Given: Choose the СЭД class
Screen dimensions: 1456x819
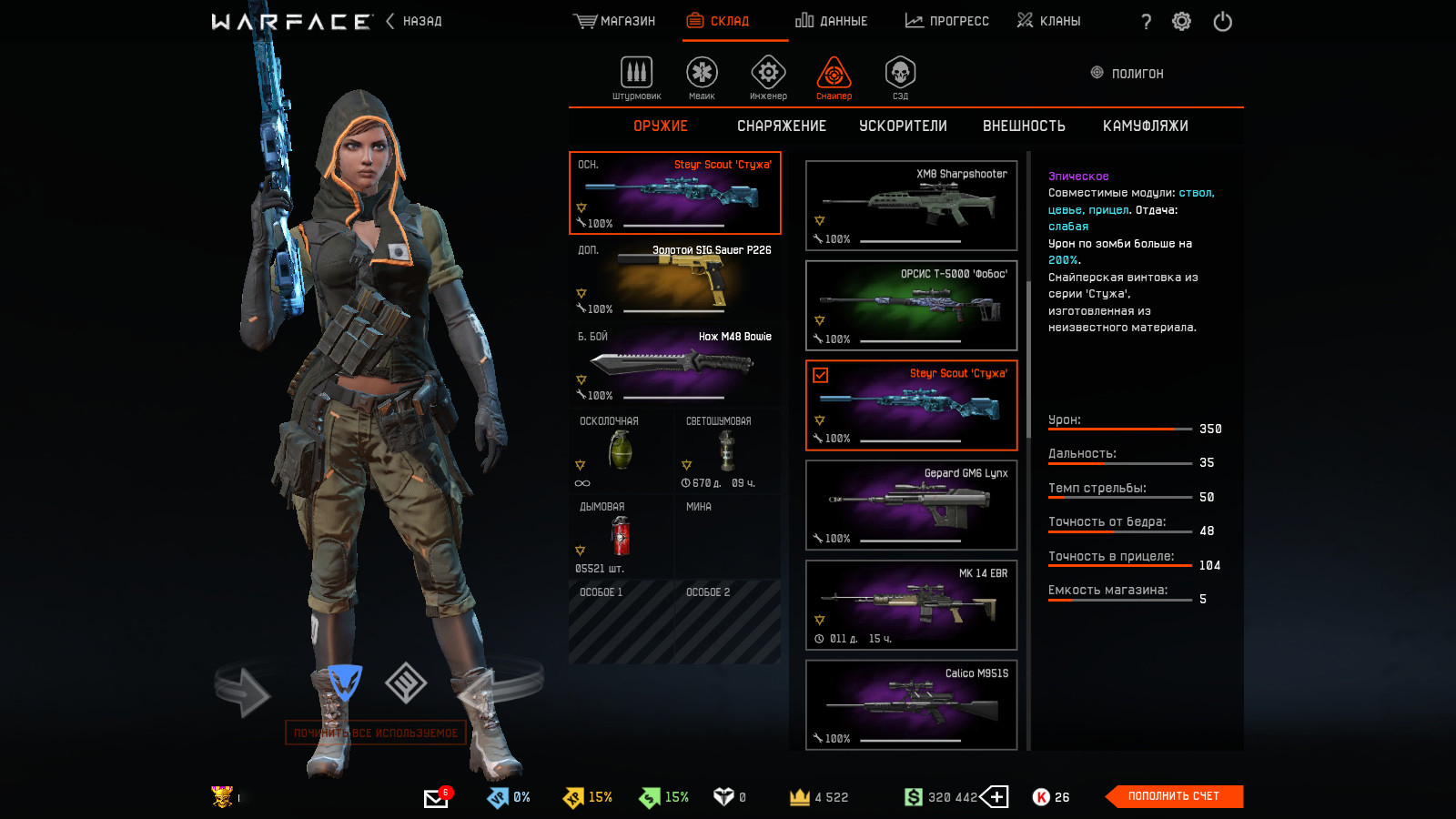Looking at the screenshot, I should (x=900, y=77).
